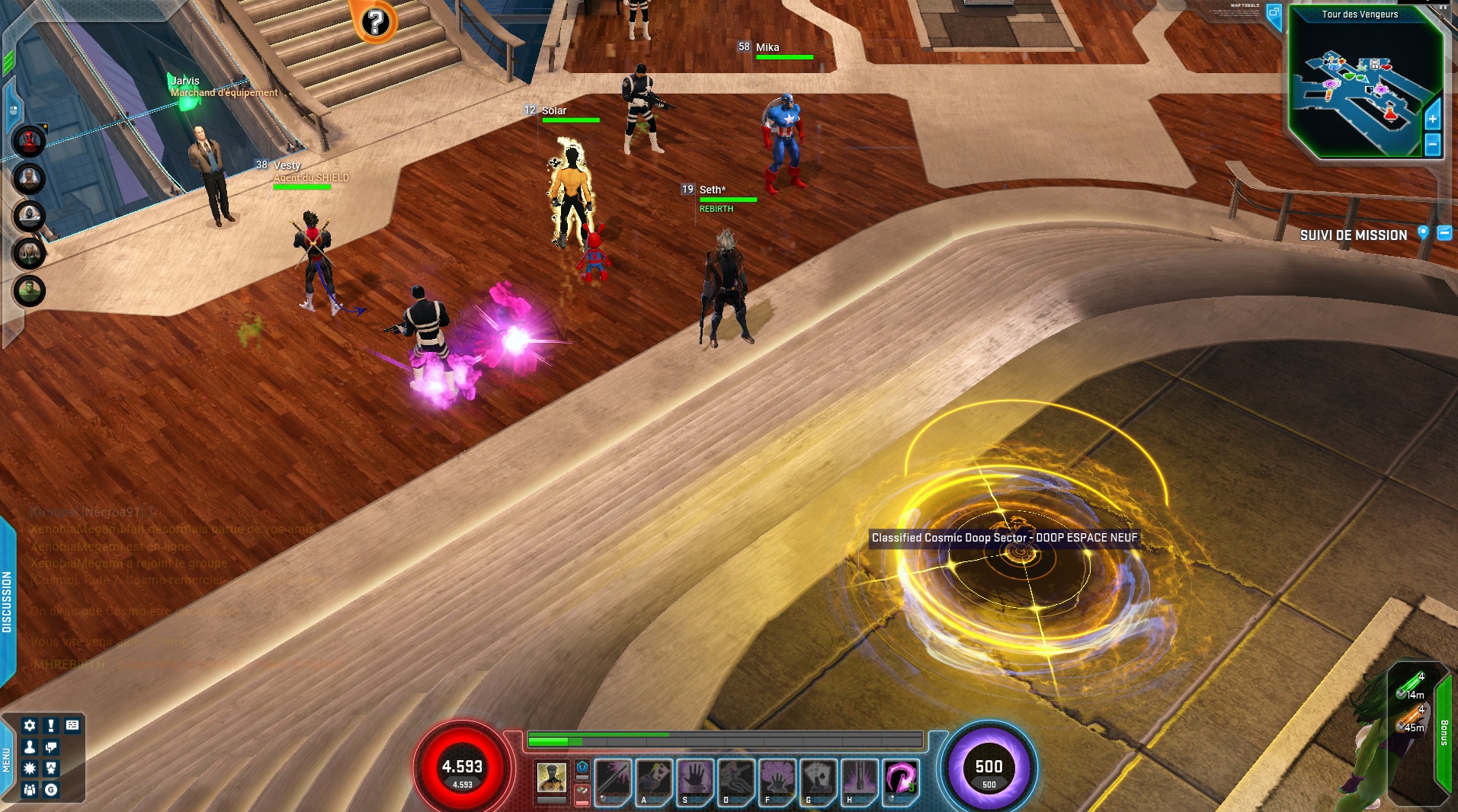
Task: Activate the purple hand ability on S
Action: pos(694,779)
